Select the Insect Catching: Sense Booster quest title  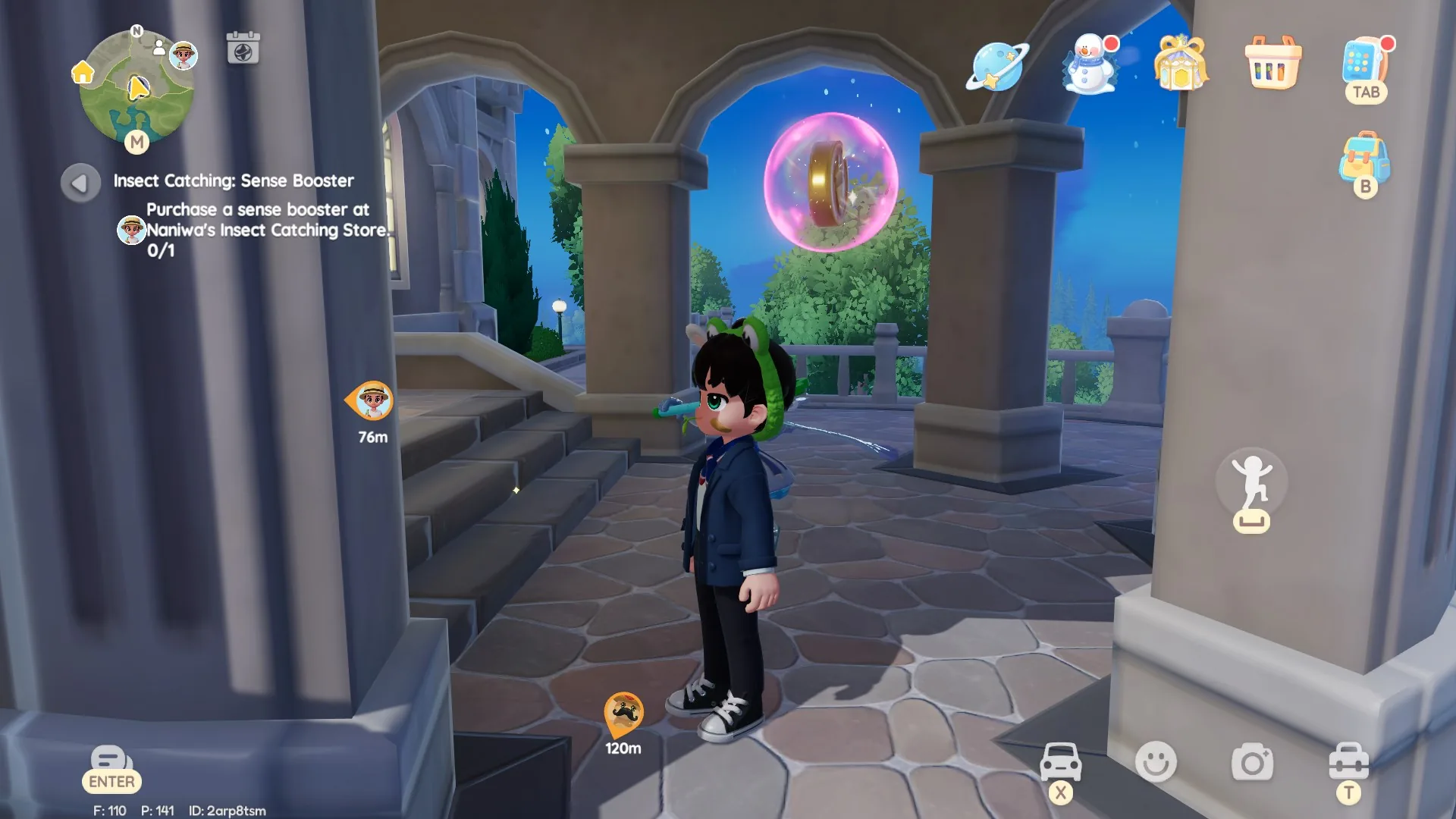coord(232,180)
